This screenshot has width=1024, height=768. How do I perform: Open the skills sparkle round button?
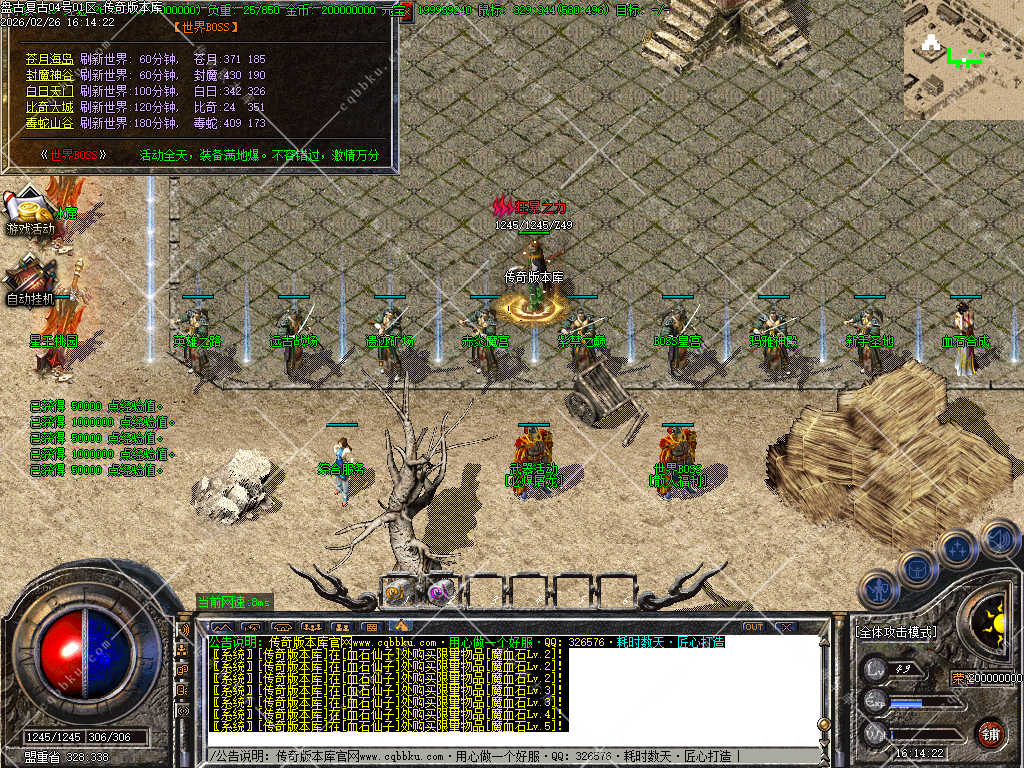pos(957,549)
